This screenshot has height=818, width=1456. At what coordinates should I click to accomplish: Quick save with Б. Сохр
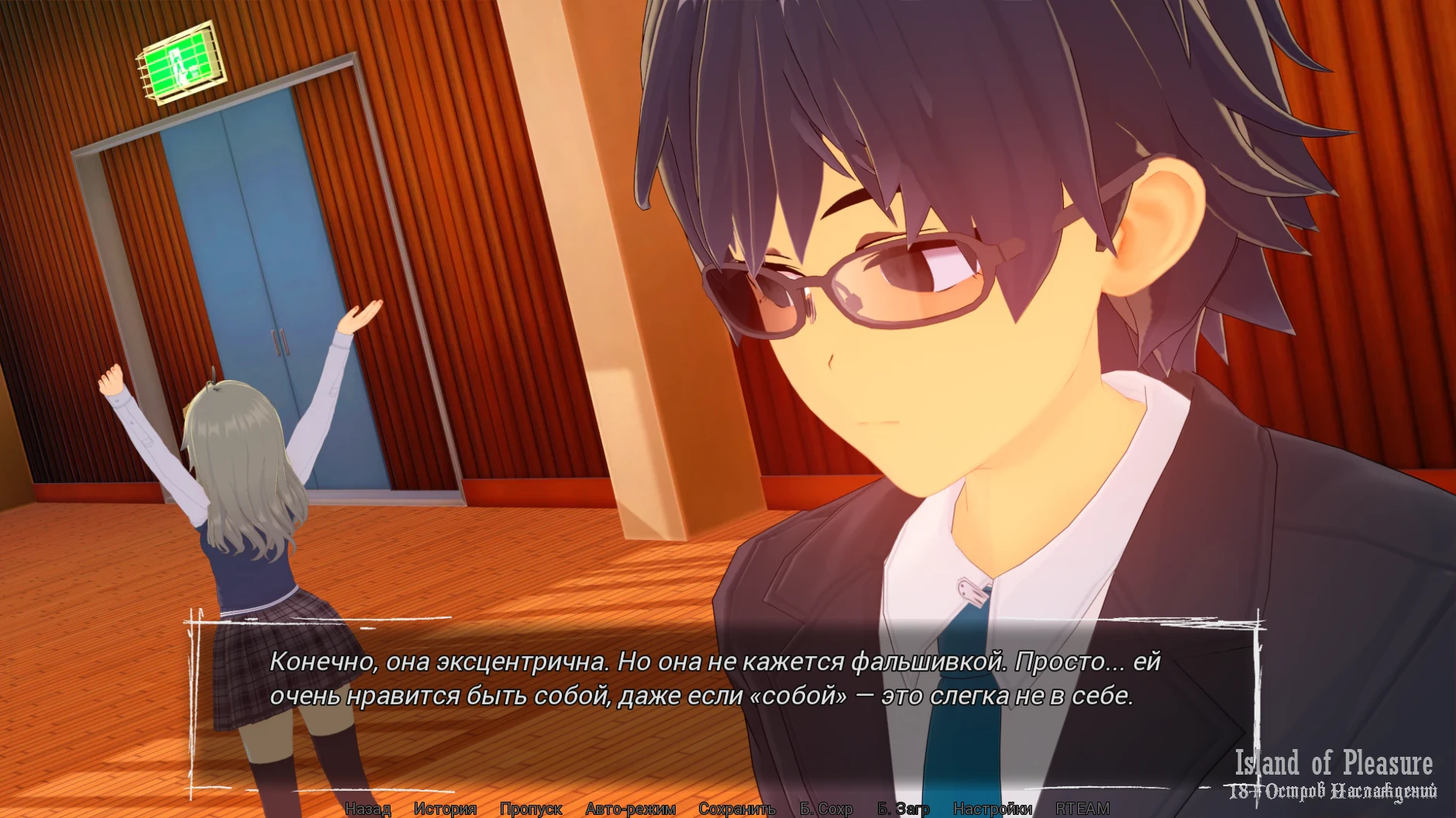click(x=826, y=809)
